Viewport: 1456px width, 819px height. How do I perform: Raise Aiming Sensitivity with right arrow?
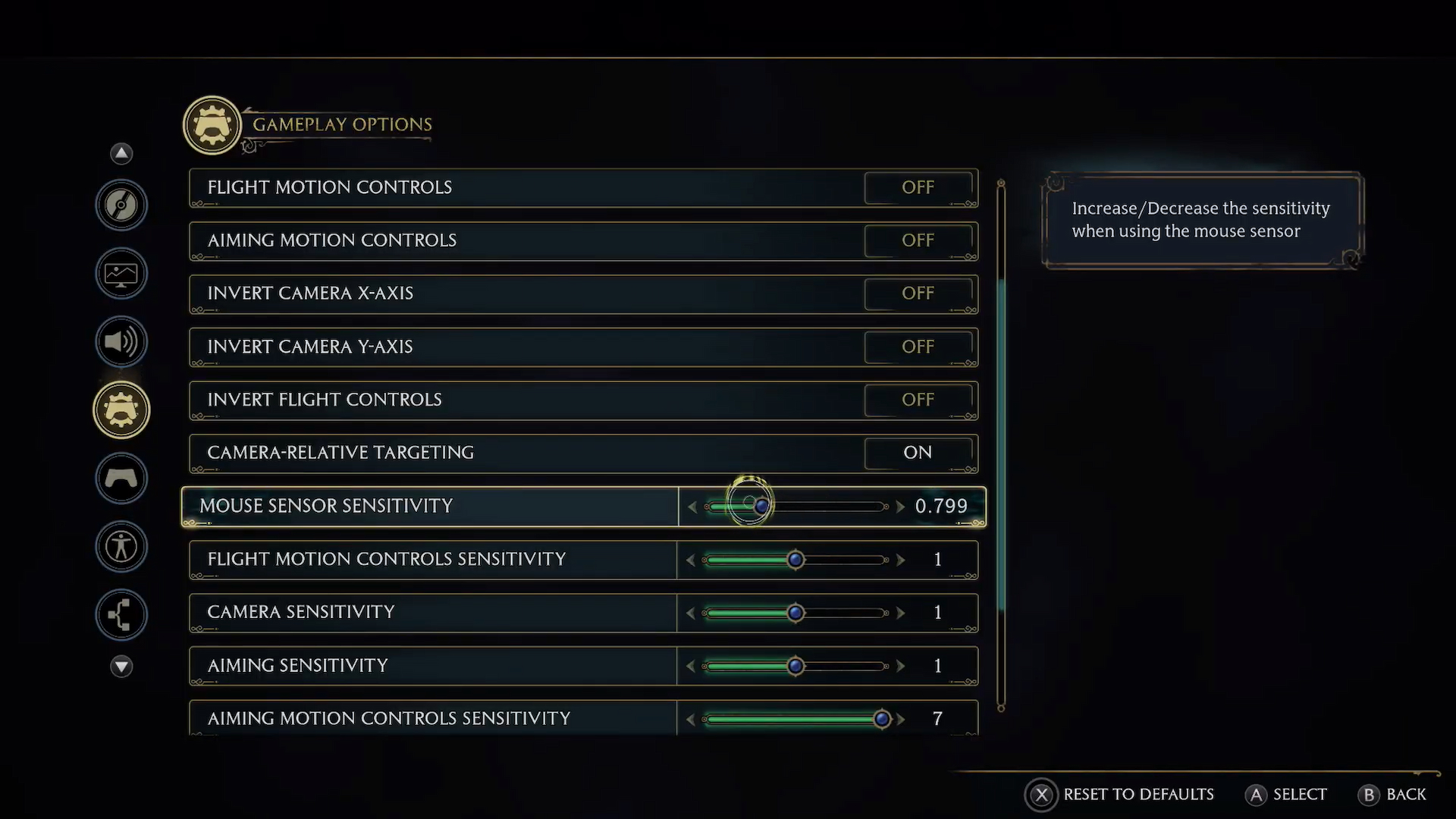[x=900, y=666]
